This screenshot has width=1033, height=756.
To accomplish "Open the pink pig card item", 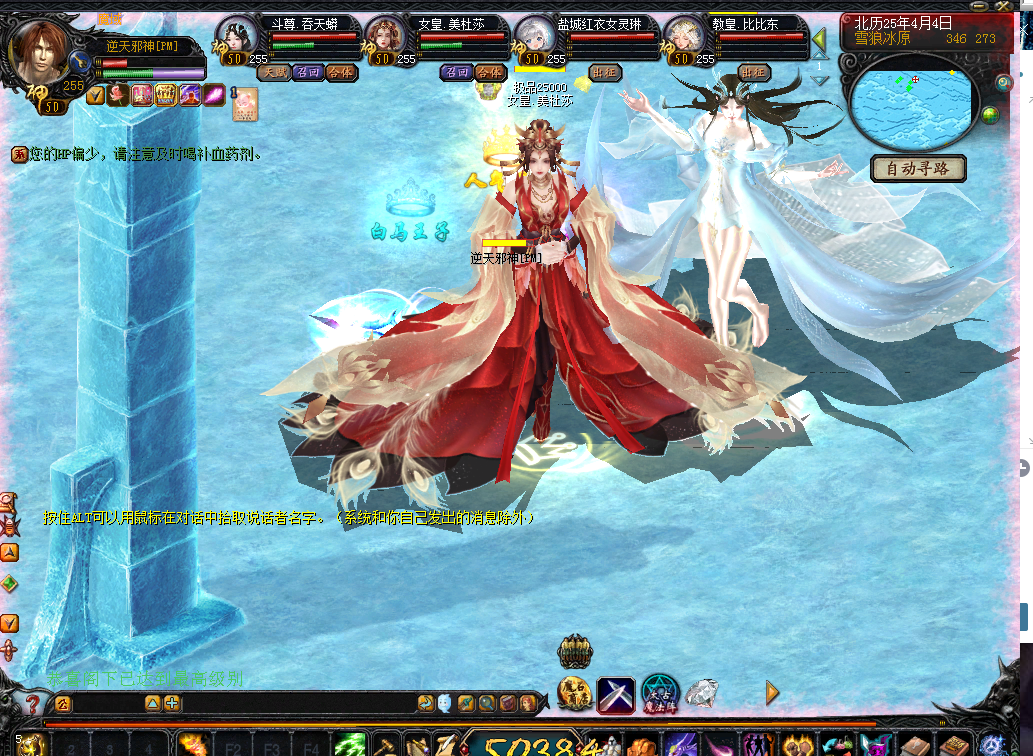I will pos(245,104).
